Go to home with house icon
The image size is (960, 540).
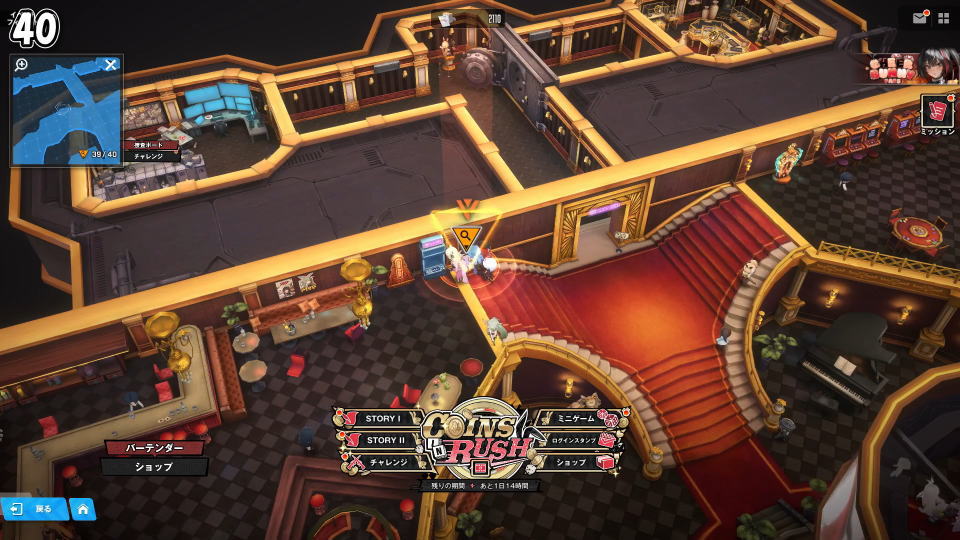coord(83,509)
